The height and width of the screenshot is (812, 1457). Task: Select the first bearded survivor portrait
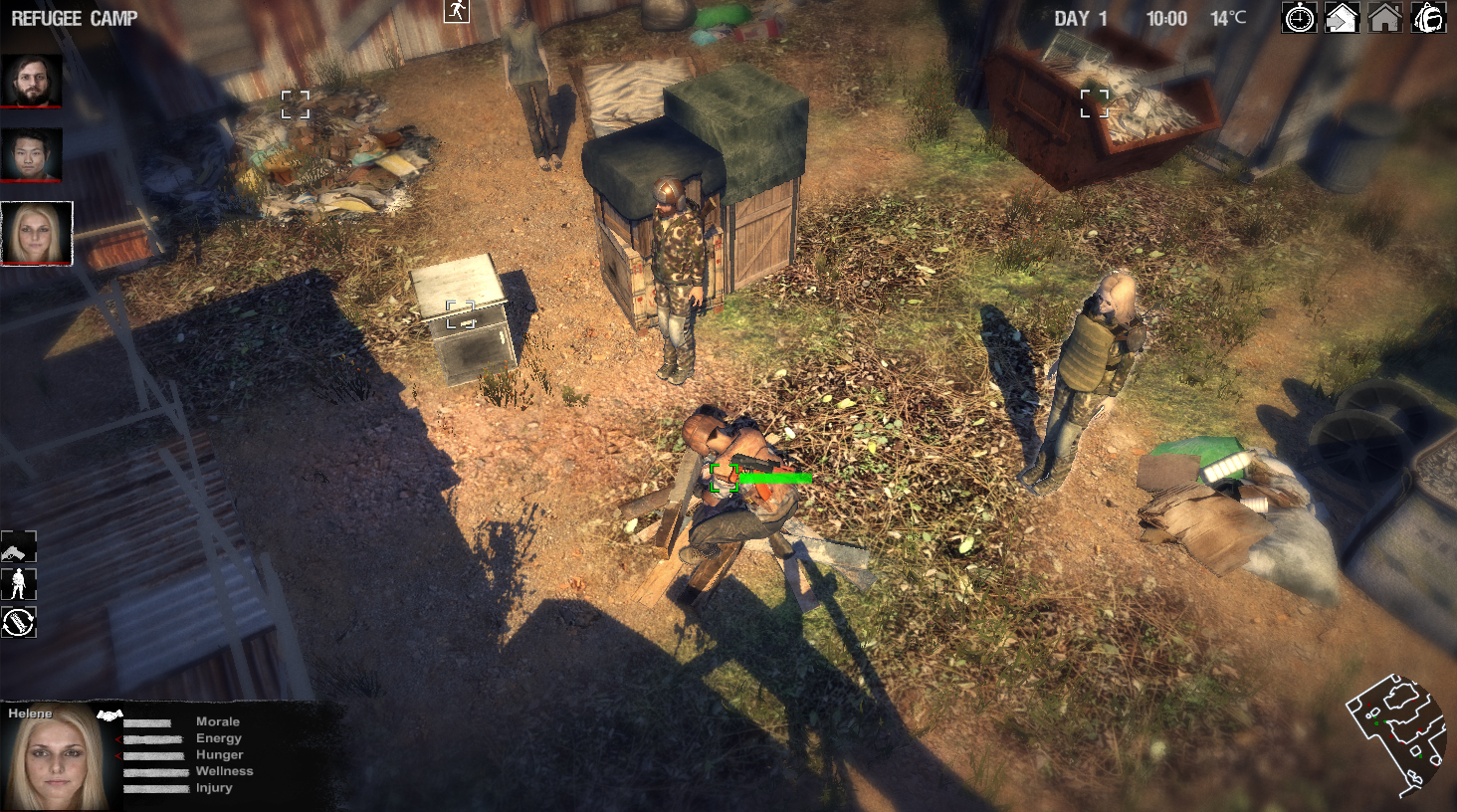tap(31, 82)
